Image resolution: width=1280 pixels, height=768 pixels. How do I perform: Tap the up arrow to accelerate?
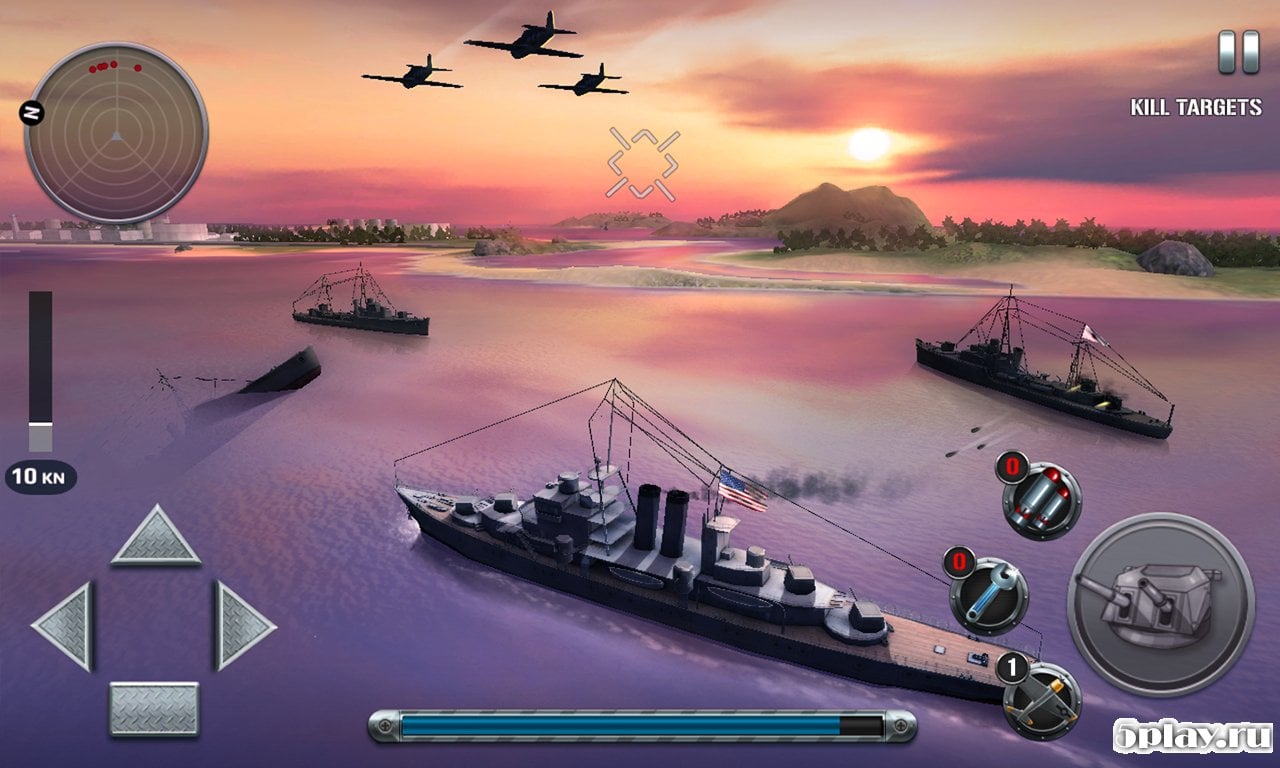(x=155, y=537)
